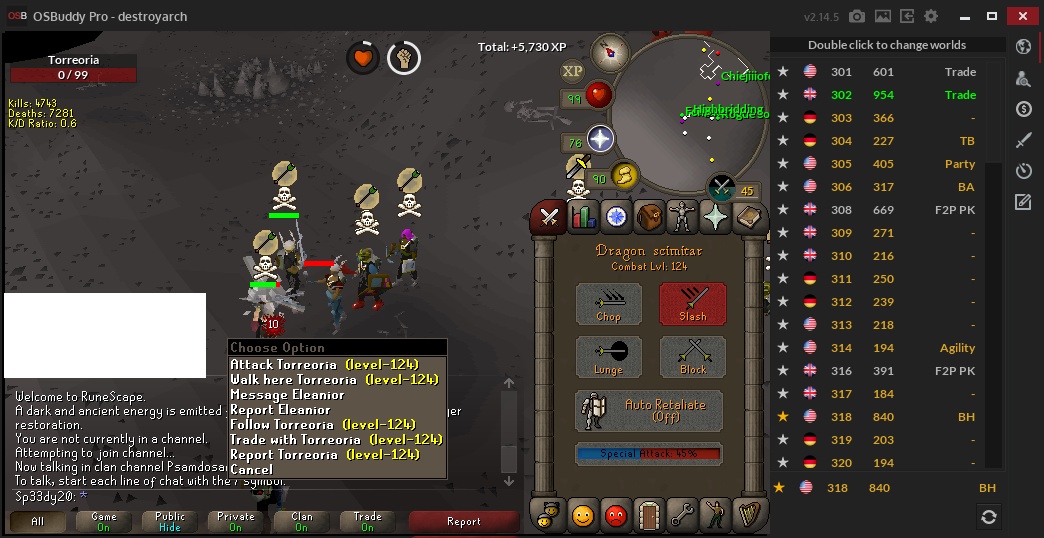The image size is (1044, 538).
Task: Choose the Block attack style
Action: (693, 357)
